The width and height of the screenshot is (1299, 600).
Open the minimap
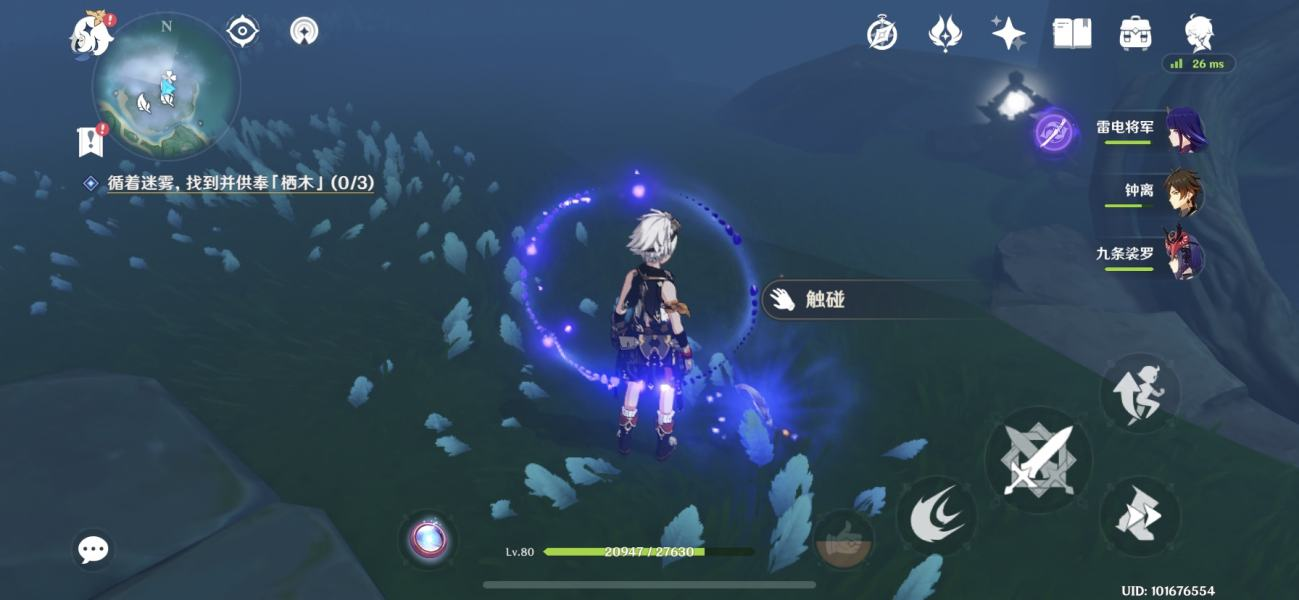pos(166,85)
